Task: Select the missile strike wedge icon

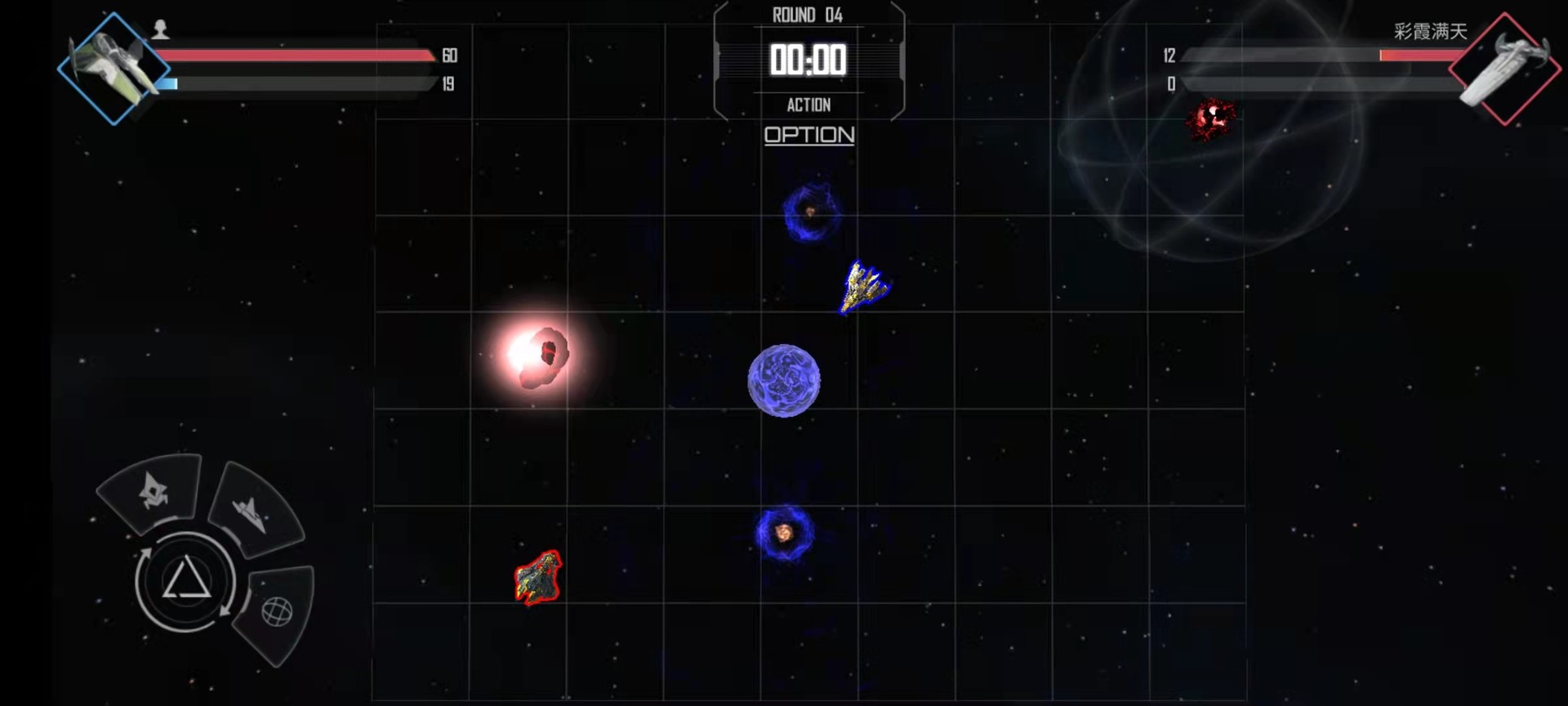Action: (x=151, y=490)
